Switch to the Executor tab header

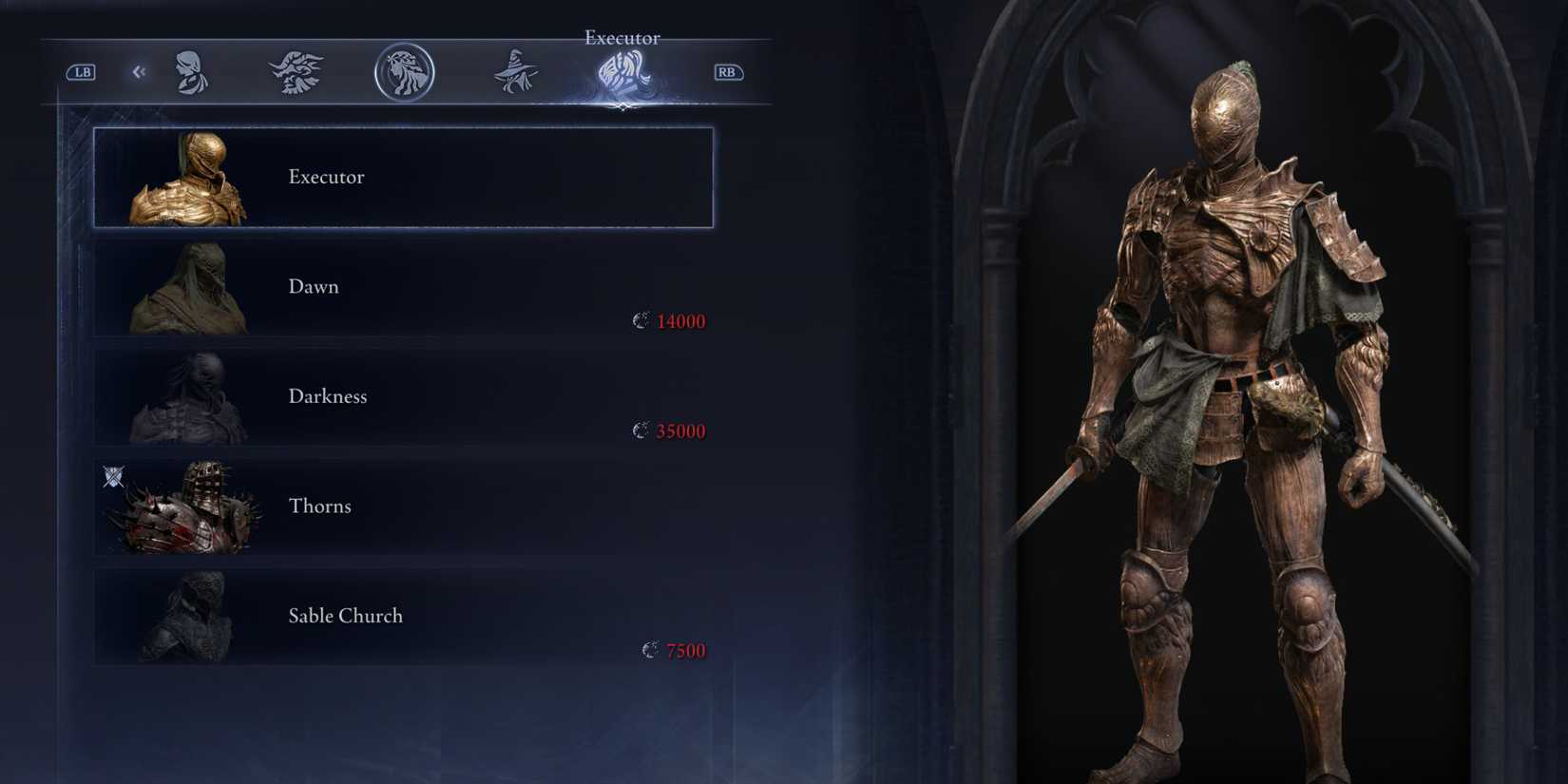(622, 38)
